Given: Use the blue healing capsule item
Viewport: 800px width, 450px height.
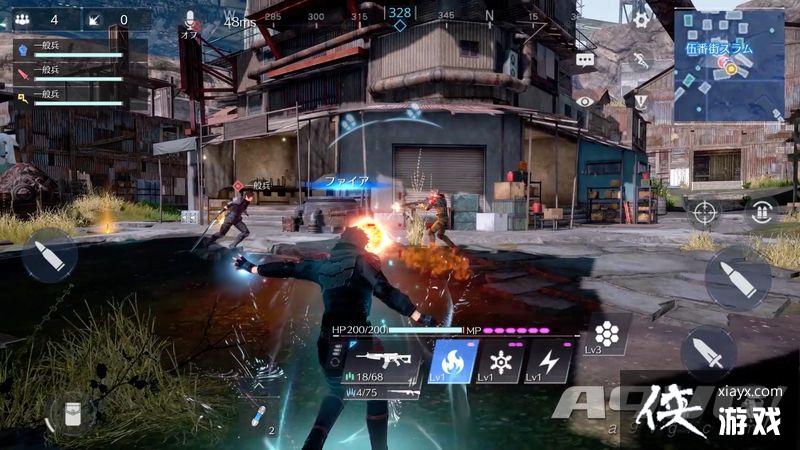Looking at the screenshot, I should [258, 414].
